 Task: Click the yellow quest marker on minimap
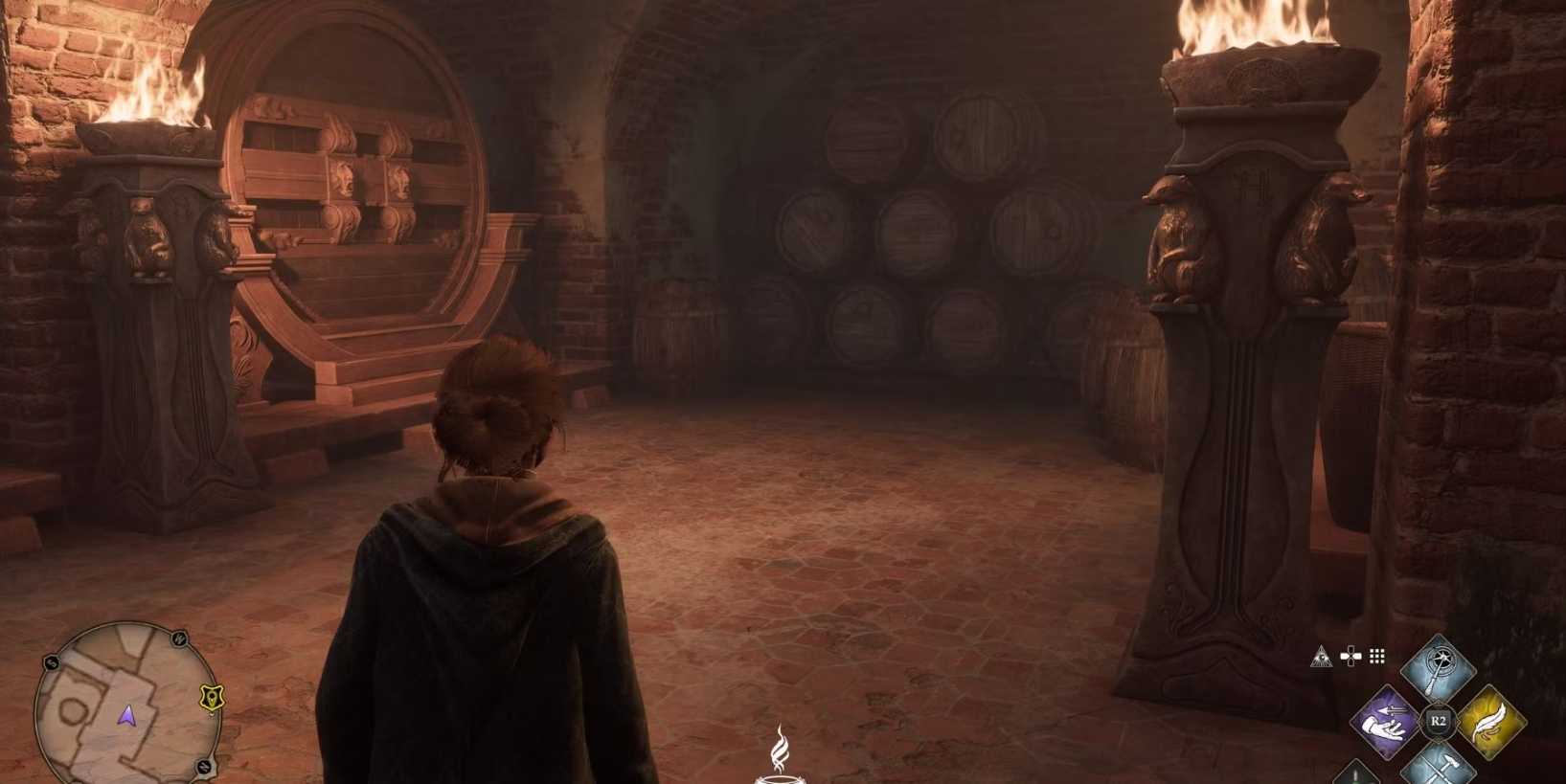pyautogui.click(x=212, y=698)
